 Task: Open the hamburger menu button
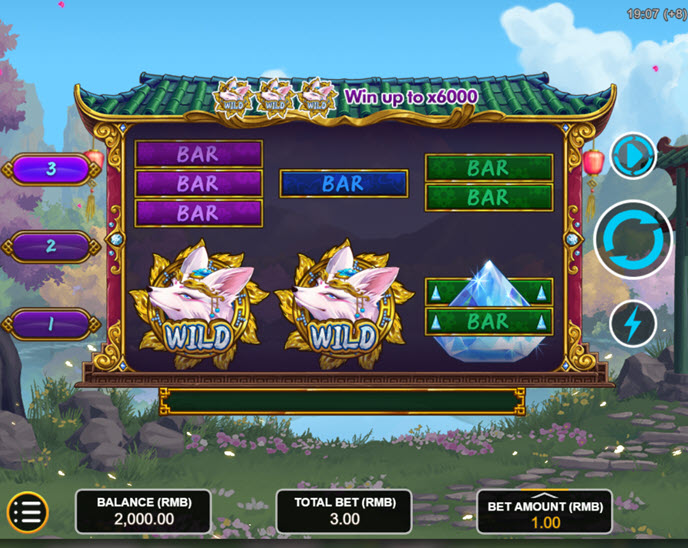click(27, 512)
